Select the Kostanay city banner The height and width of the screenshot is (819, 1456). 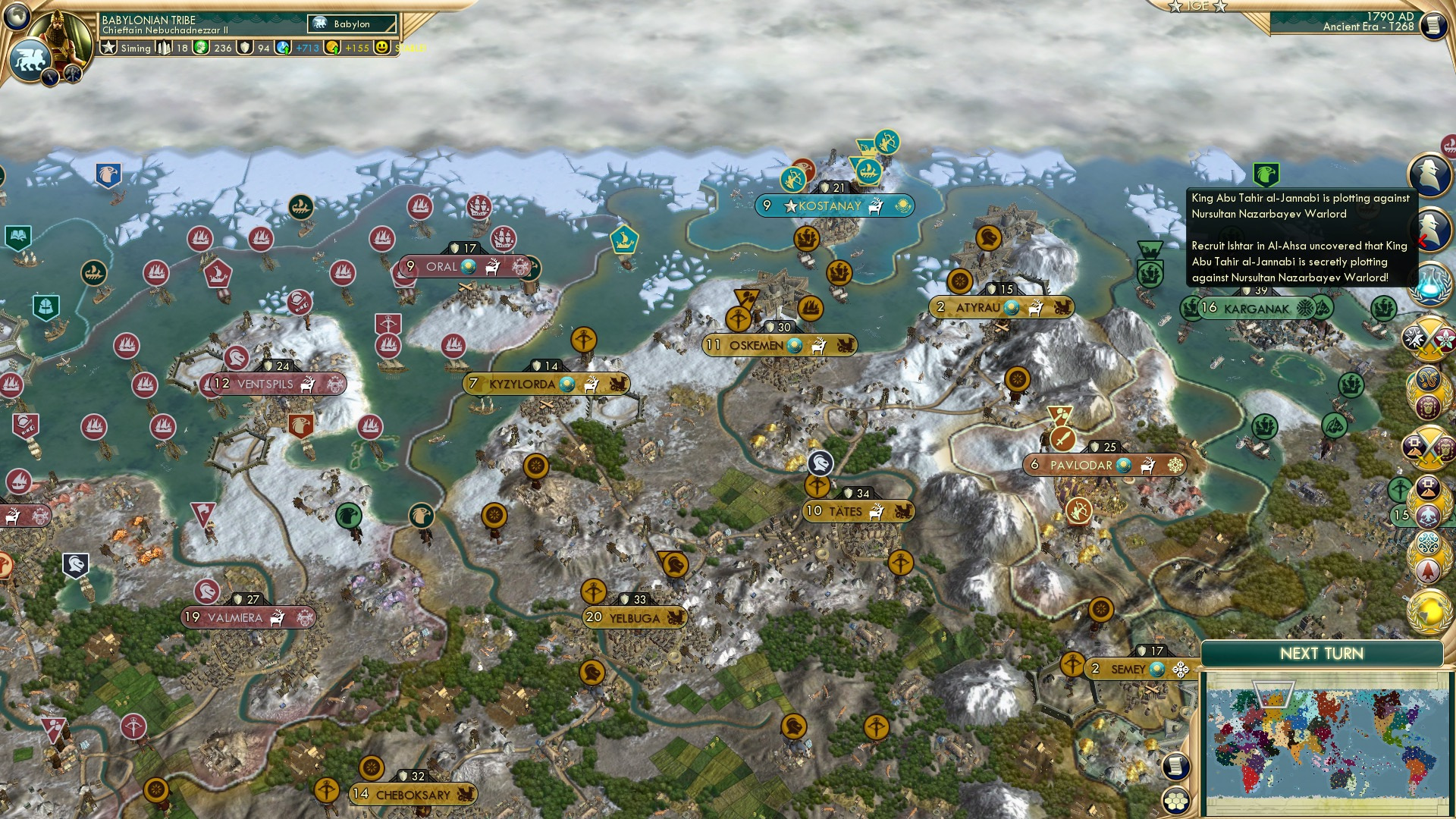834,205
